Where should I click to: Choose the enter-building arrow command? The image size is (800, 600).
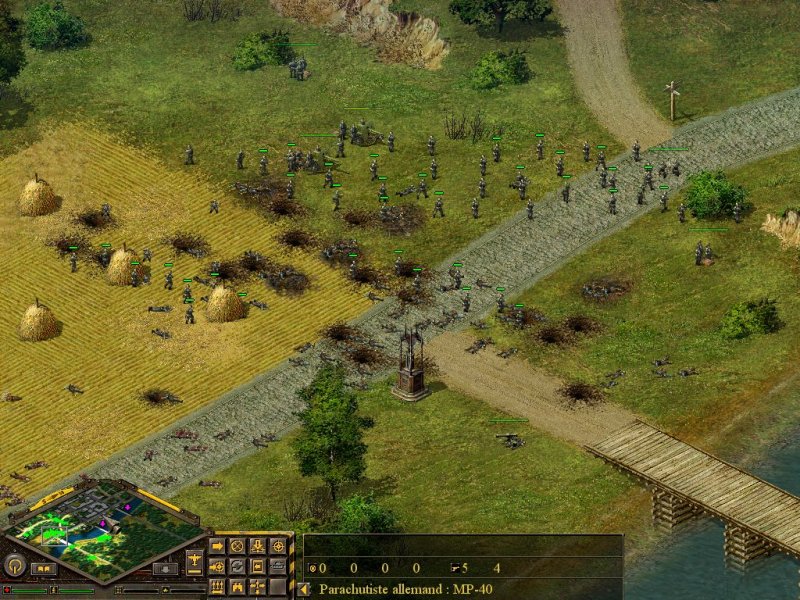(x=257, y=566)
